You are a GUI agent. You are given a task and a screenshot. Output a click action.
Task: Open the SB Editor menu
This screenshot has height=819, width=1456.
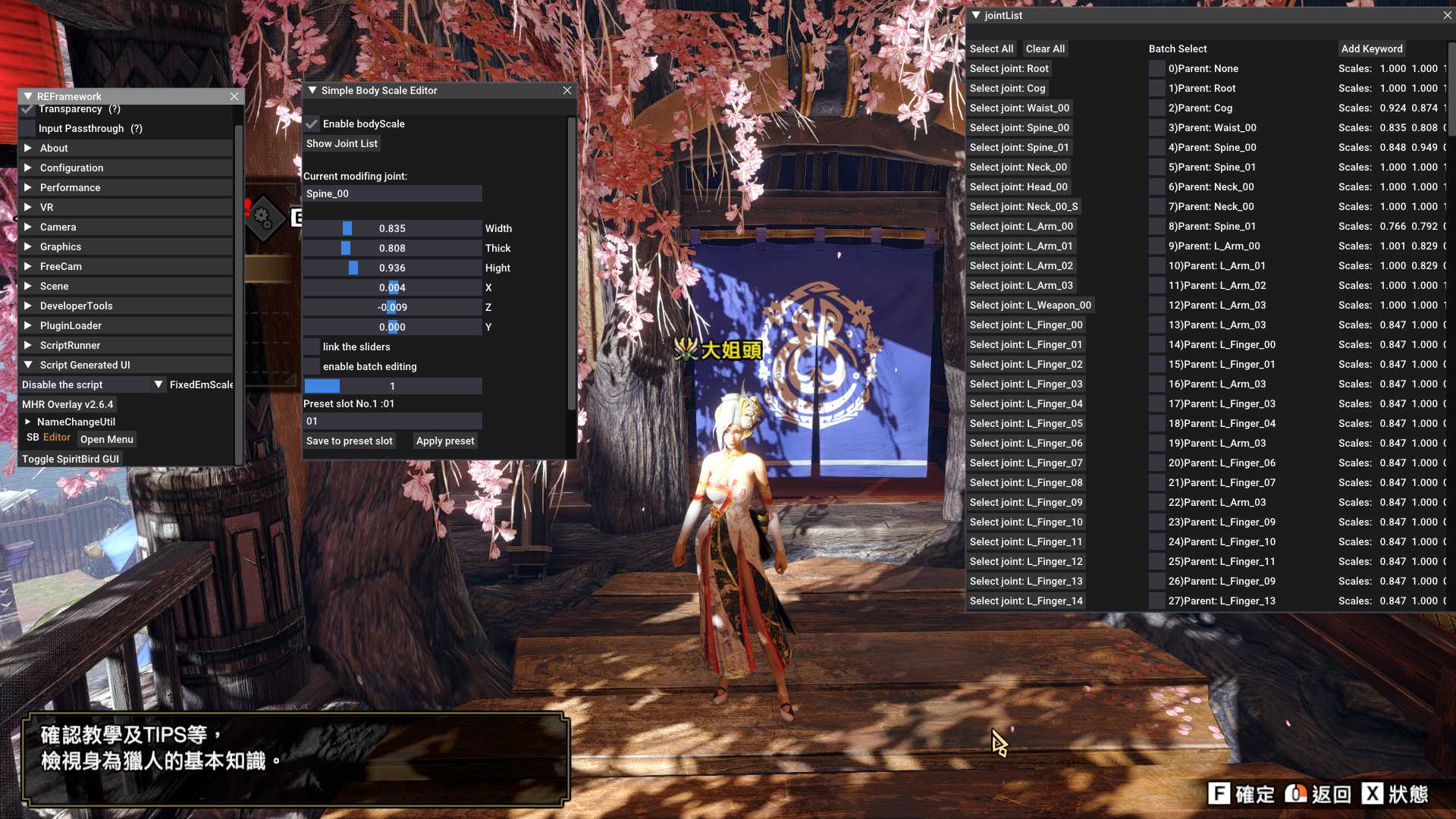coord(106,439)
